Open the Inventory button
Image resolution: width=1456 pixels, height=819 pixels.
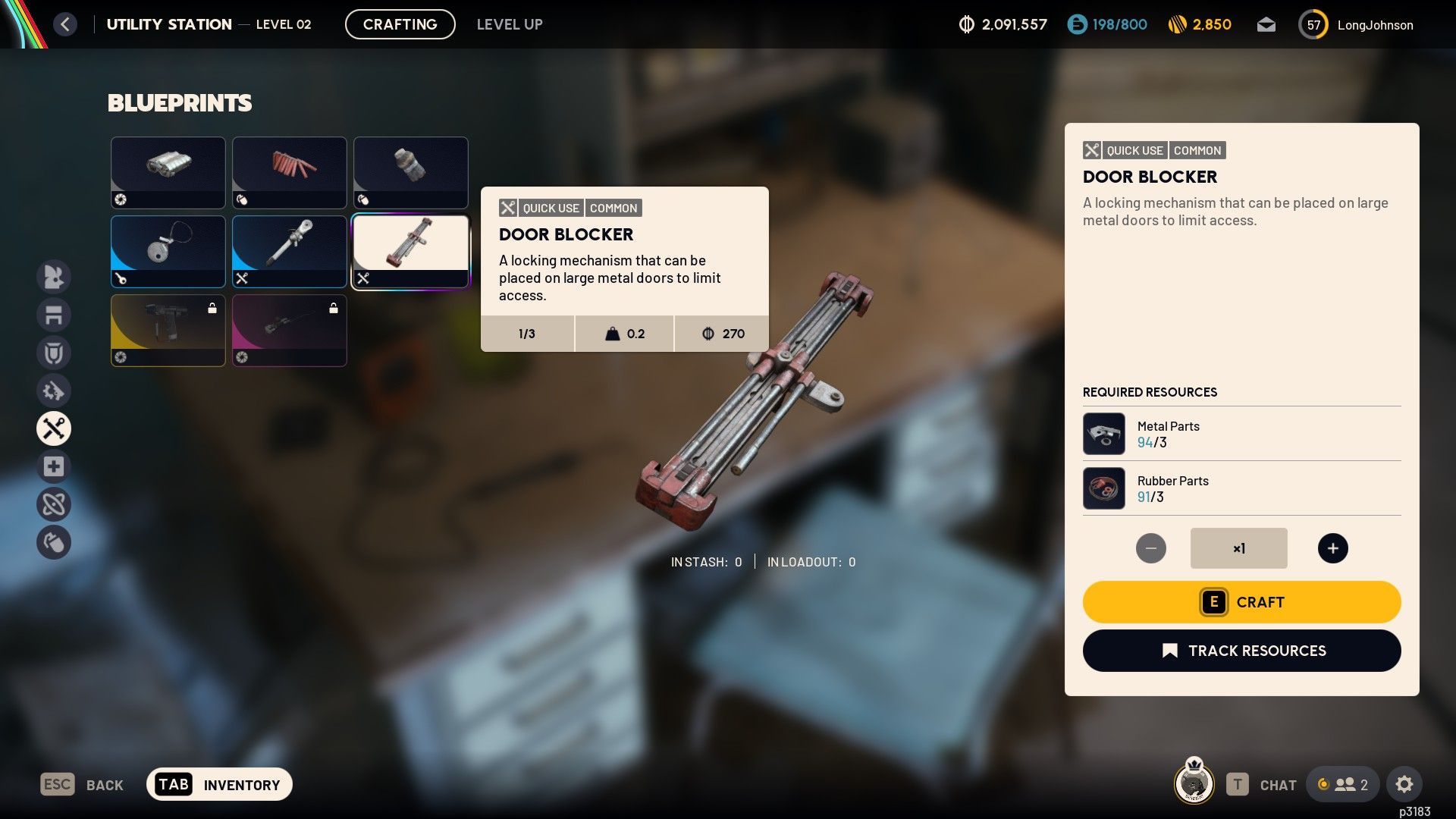[219, 784]
